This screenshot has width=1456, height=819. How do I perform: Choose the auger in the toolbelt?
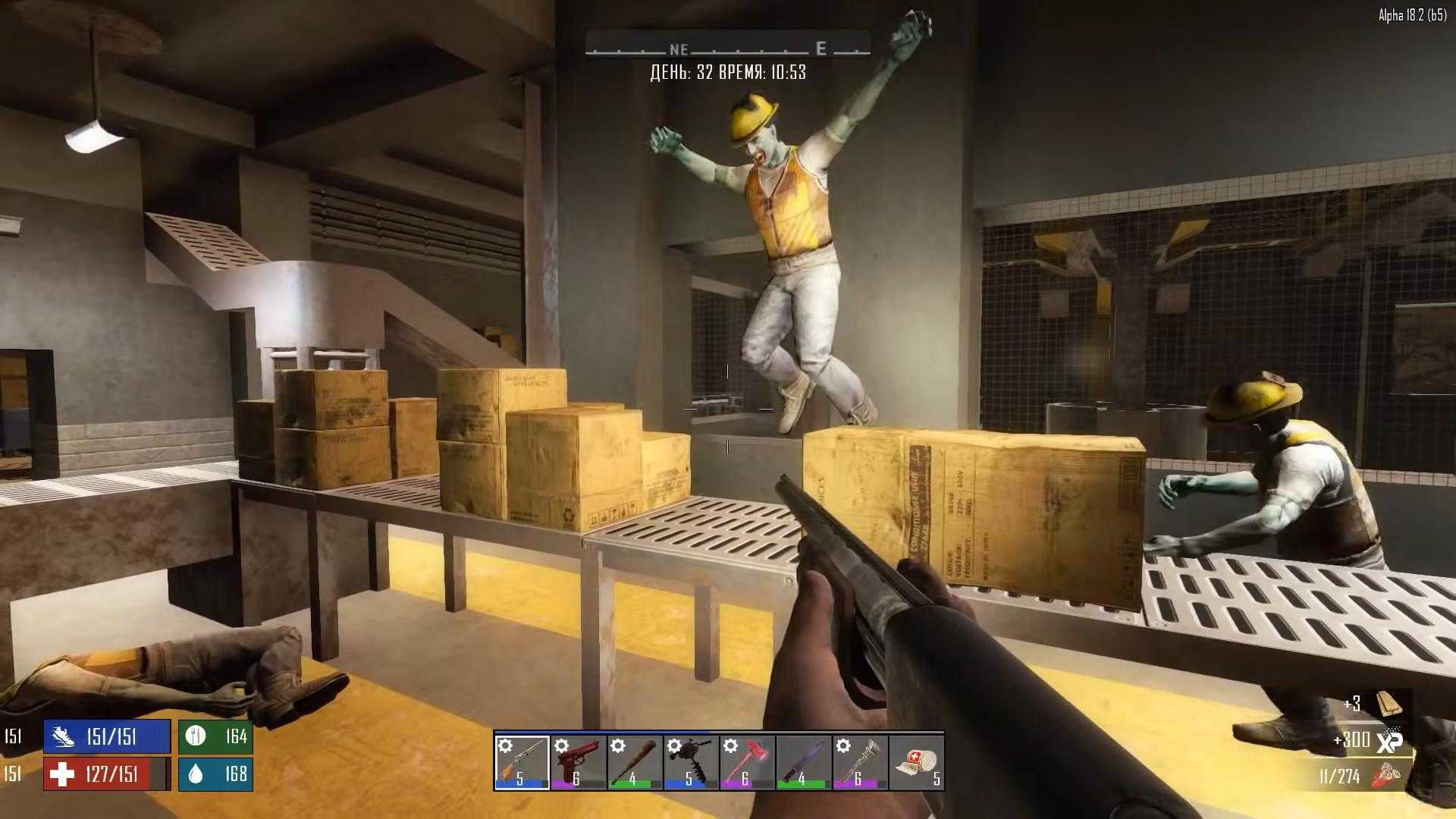click(x=691, y=762)
